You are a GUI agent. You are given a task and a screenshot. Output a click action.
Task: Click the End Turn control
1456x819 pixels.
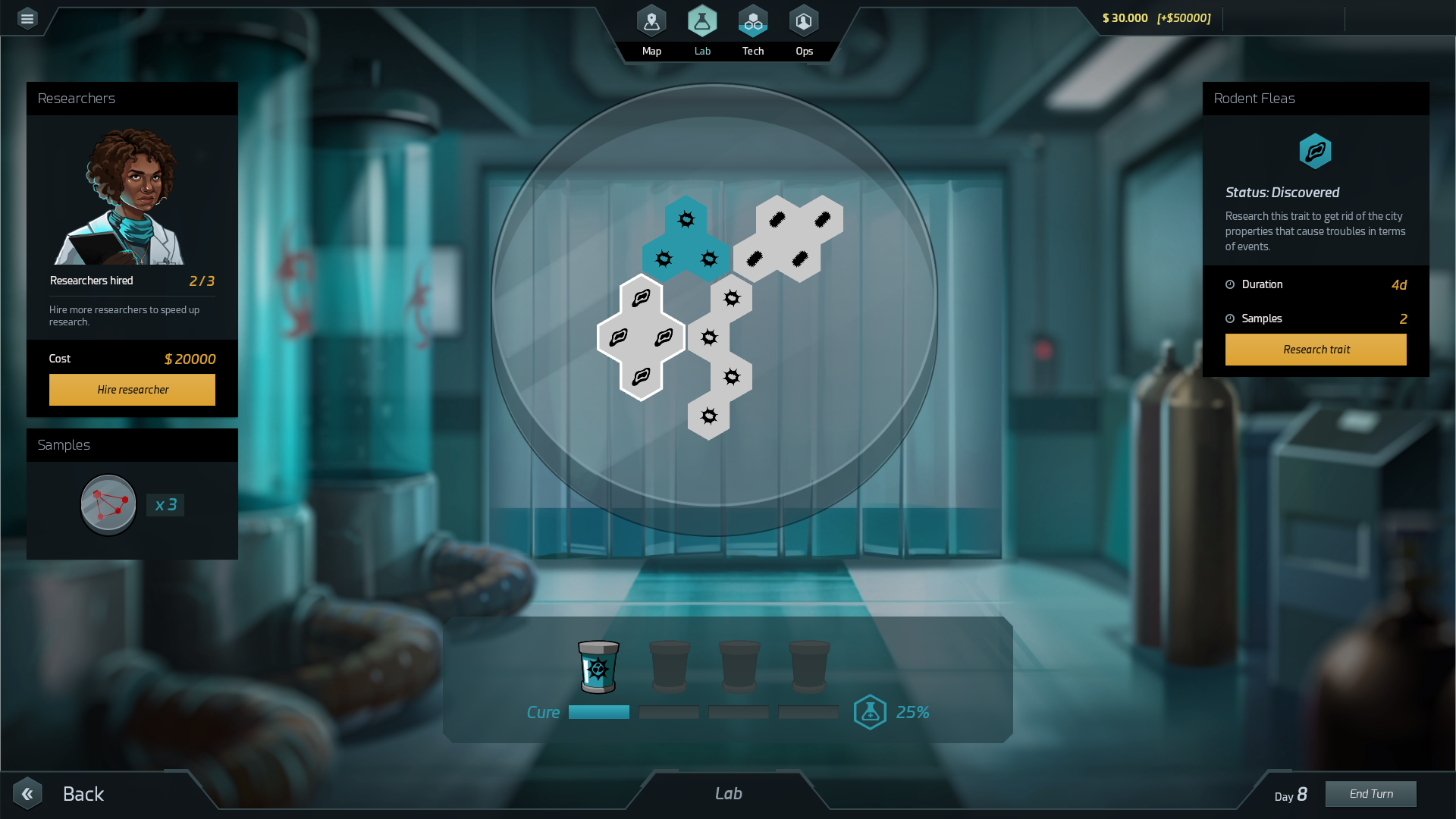click(x=1370, y=793)
